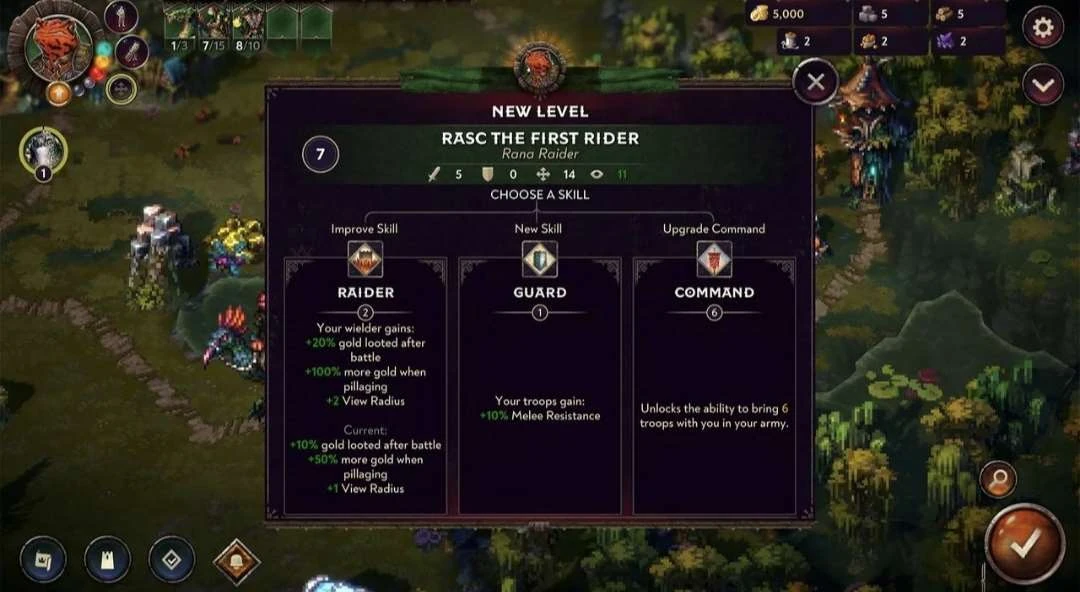Open the gear settings menu
Image resolution: width=1080 pixels, height=592 pixels.
click(x=1043, y=28)
